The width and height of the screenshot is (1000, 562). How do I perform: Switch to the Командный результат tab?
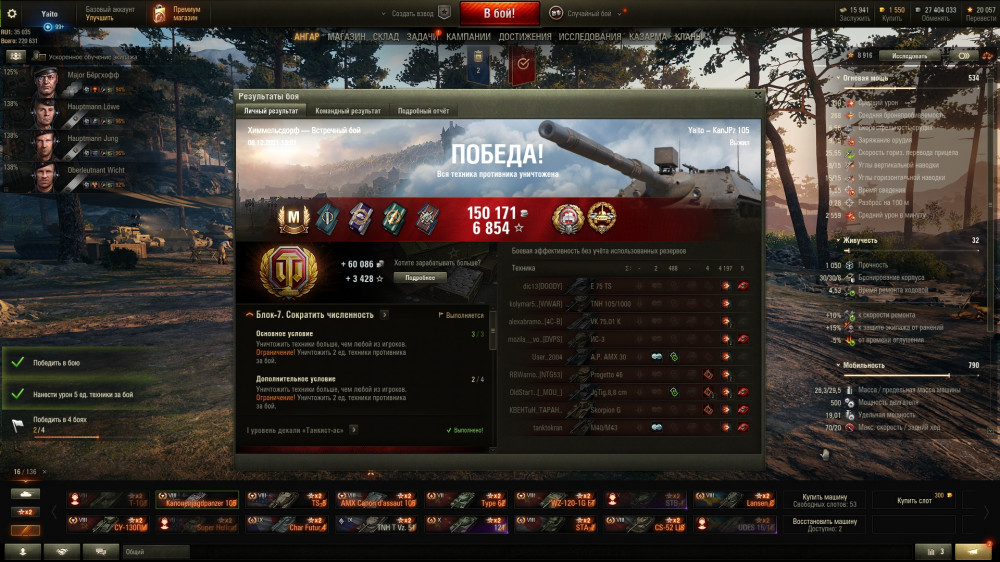coord(347,110)
